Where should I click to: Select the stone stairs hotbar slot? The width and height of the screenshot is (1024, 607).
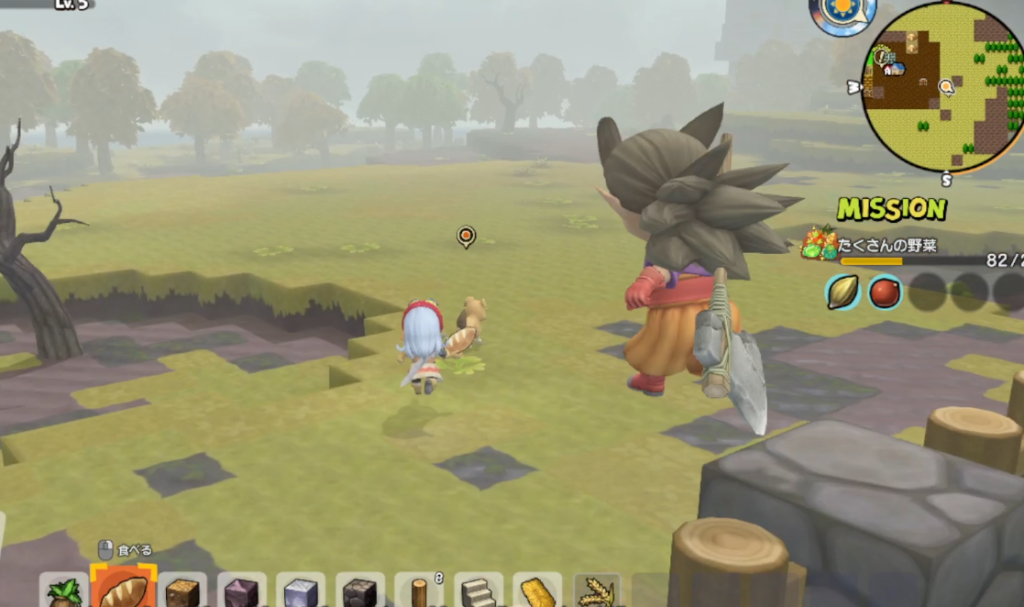click(478, 592)
